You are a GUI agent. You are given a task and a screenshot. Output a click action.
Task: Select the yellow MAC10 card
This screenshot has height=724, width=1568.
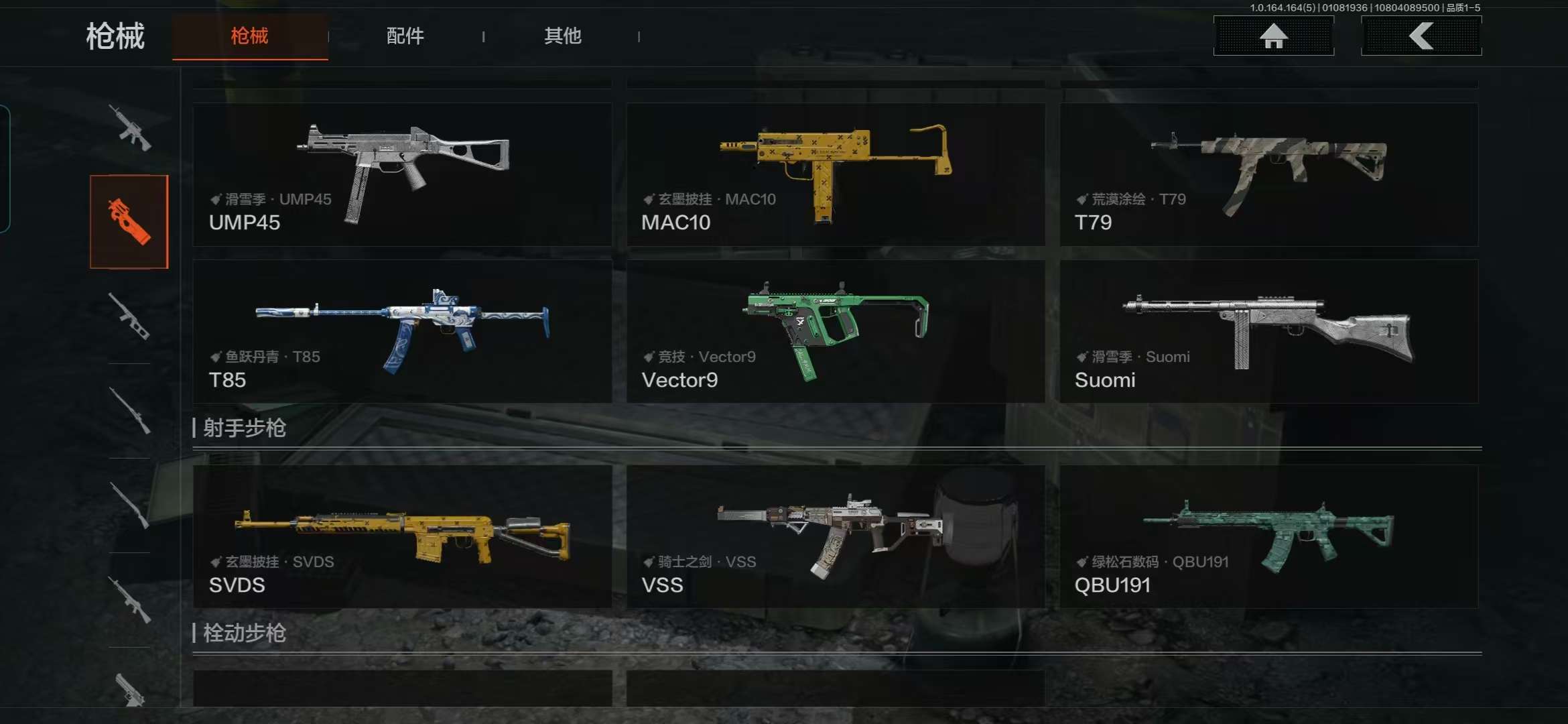836,174
